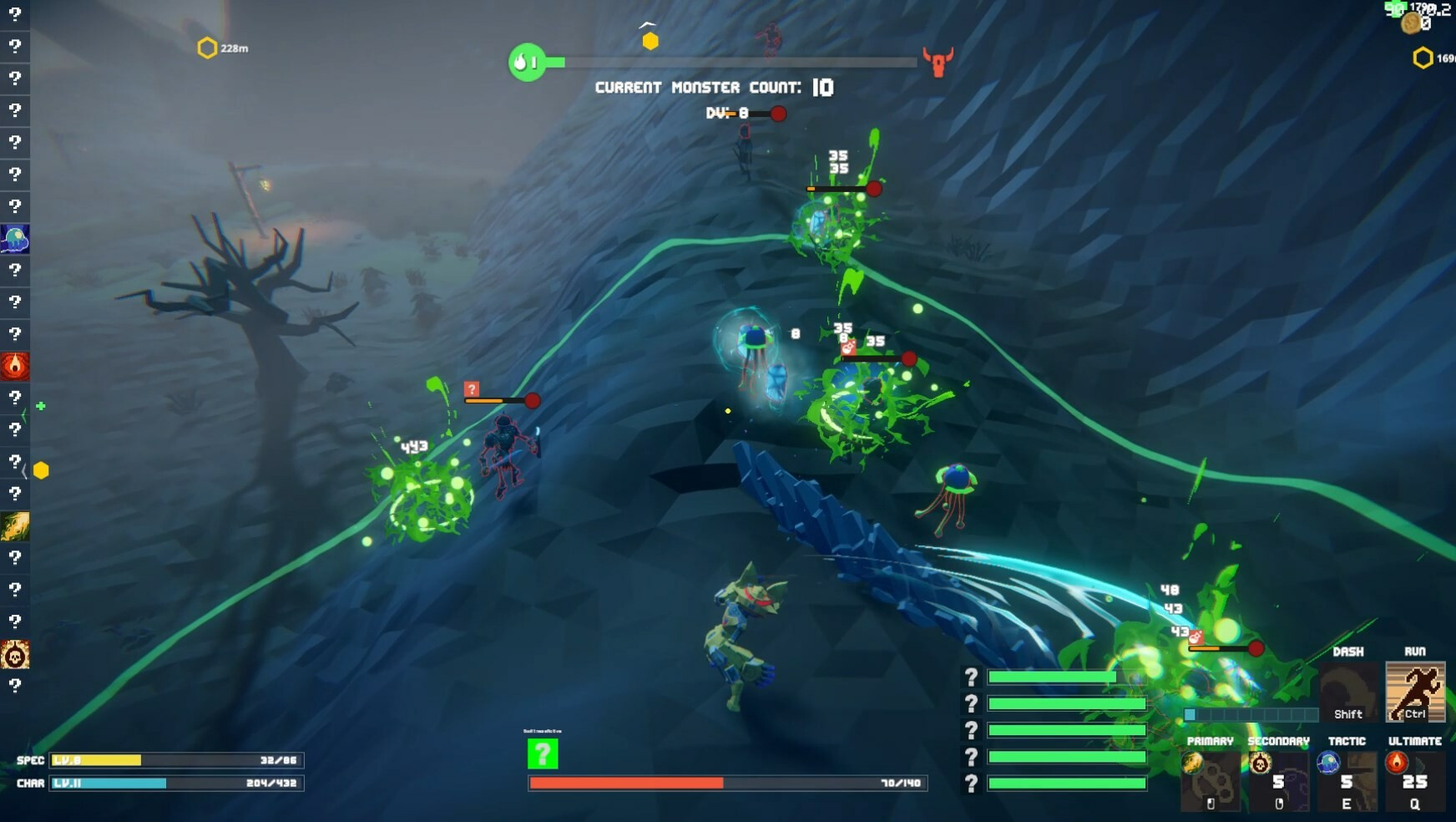1456x822 pixels.
Task: Toggle the Run ability icon
Action: (x=1415, y=692)
